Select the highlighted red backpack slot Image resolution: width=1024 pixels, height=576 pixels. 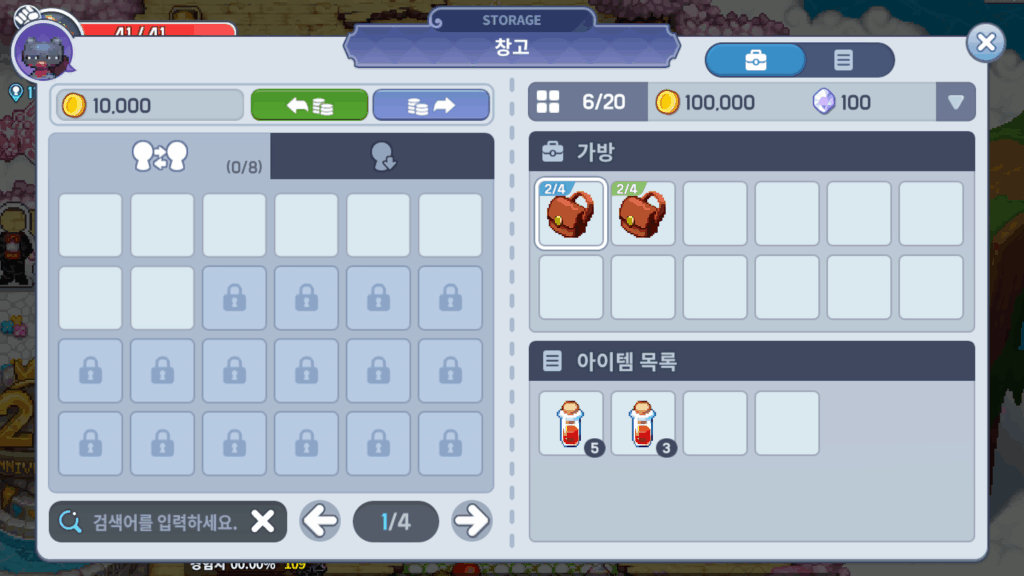571,214
